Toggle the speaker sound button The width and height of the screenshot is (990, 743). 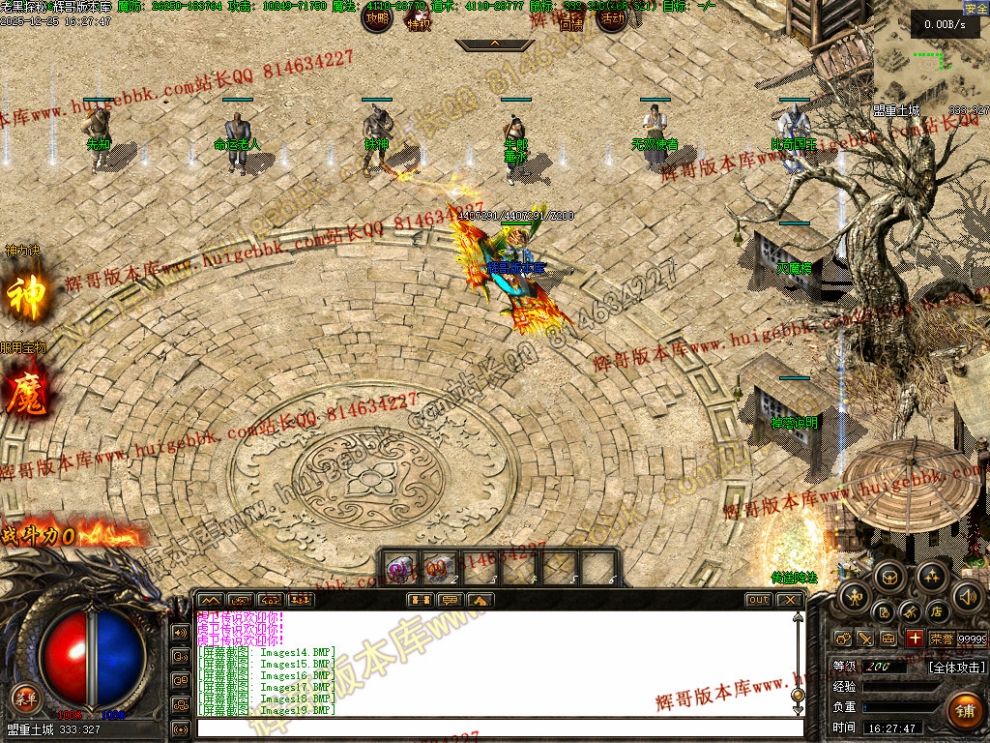point(967,598)
